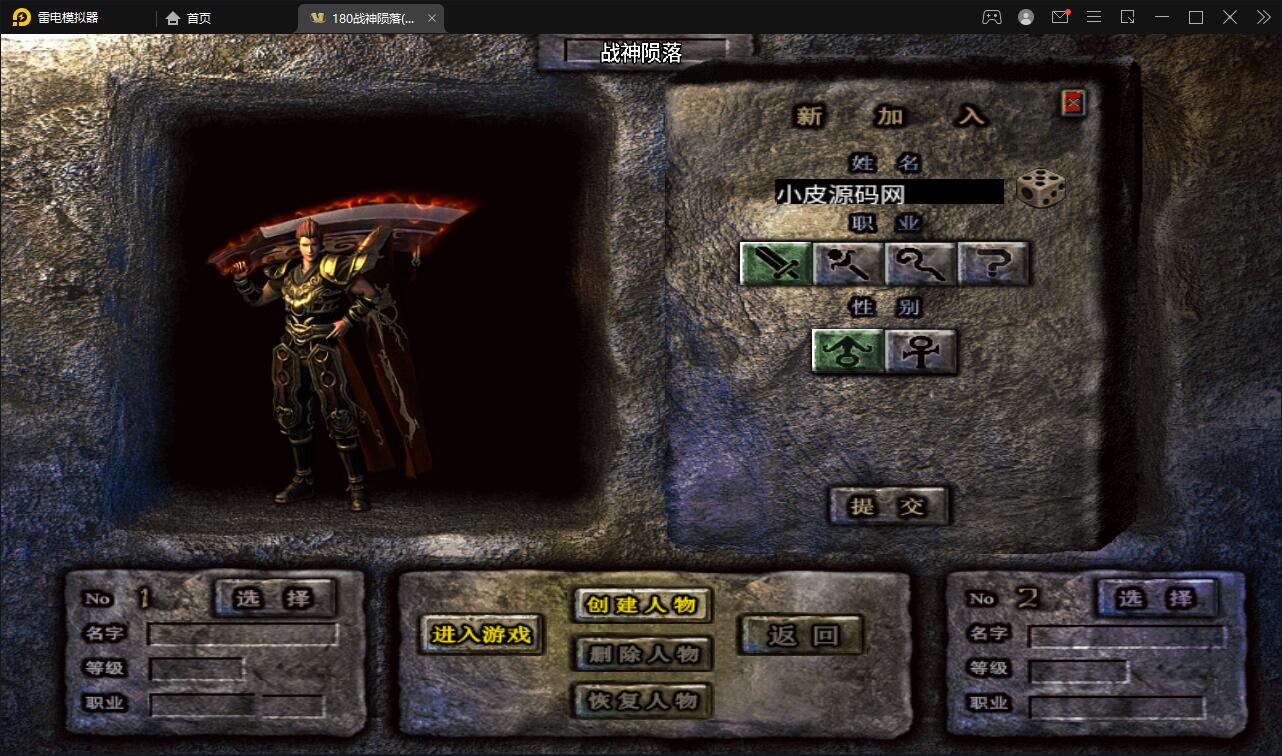1282x756 pixels.
Task: Select the question mark class
Action: (993, 264)
